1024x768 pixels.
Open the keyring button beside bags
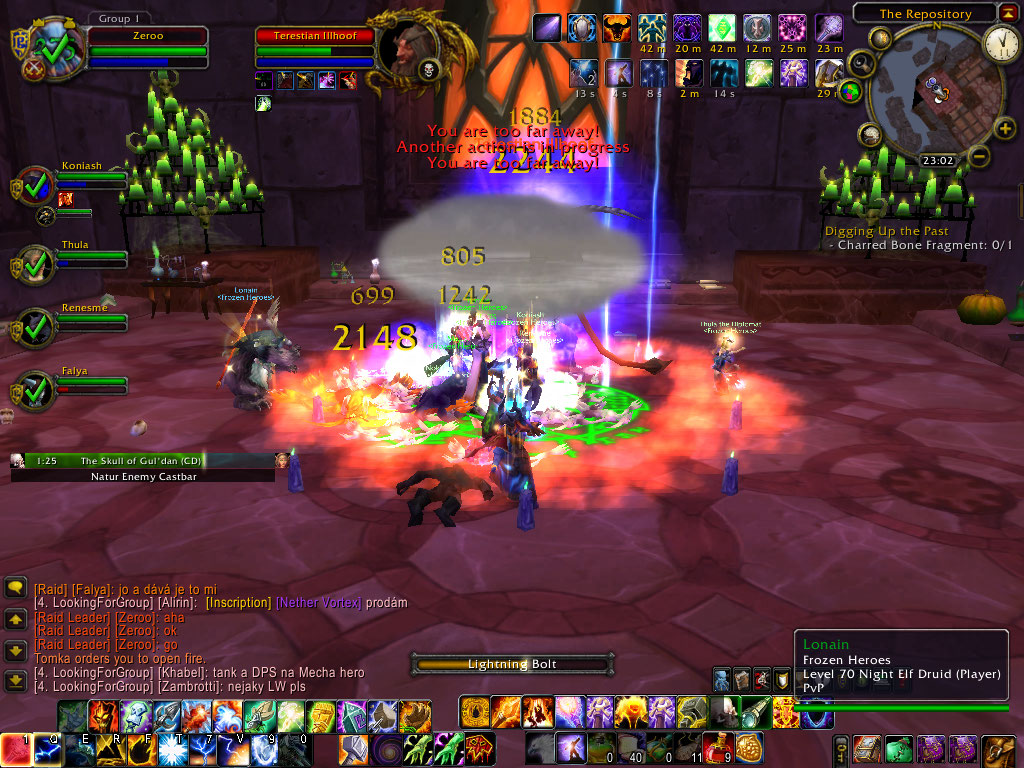point(842,748)
